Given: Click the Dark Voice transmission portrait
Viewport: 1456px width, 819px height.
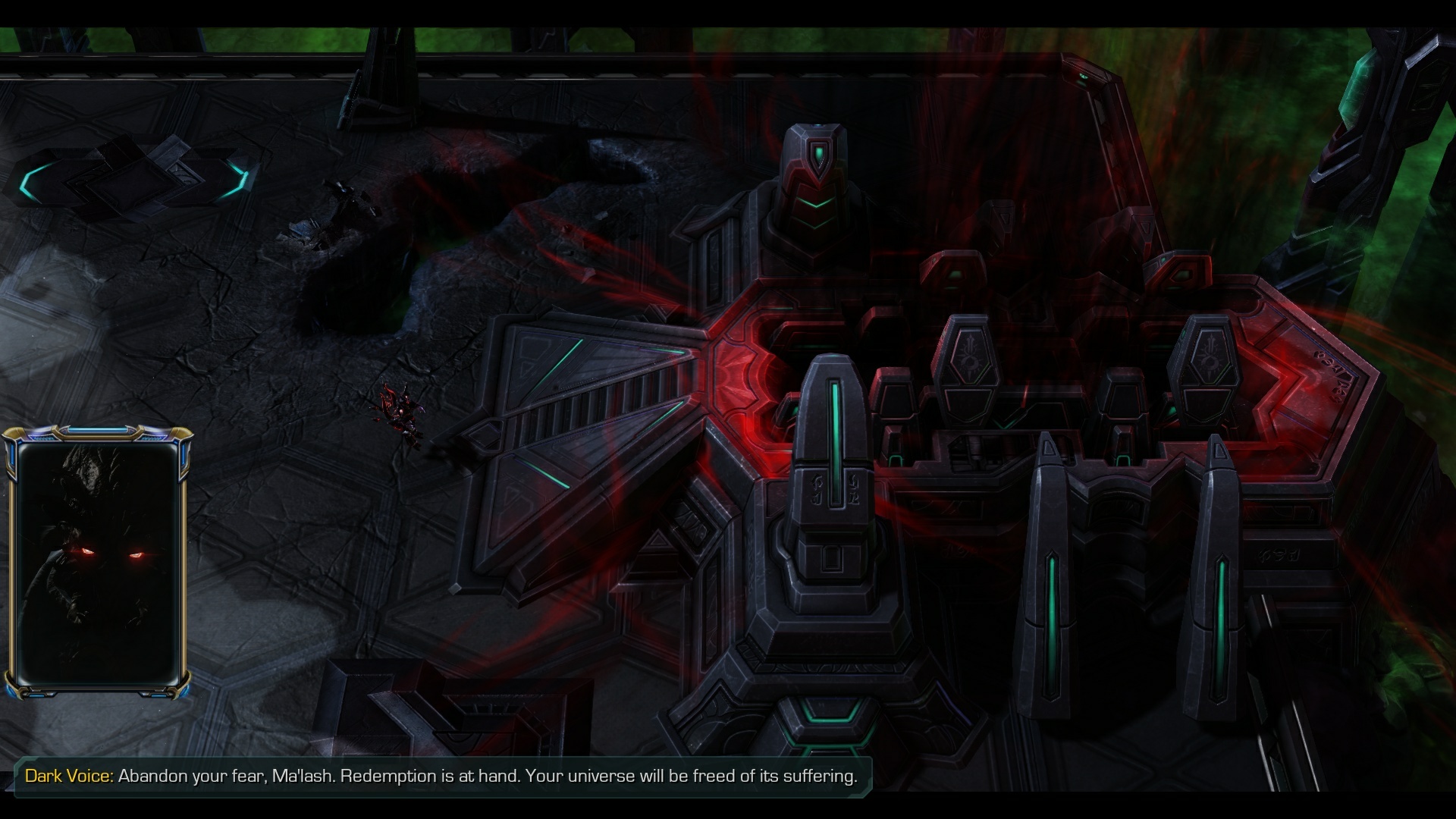Looking at the screenshot, I should [98, 563].
